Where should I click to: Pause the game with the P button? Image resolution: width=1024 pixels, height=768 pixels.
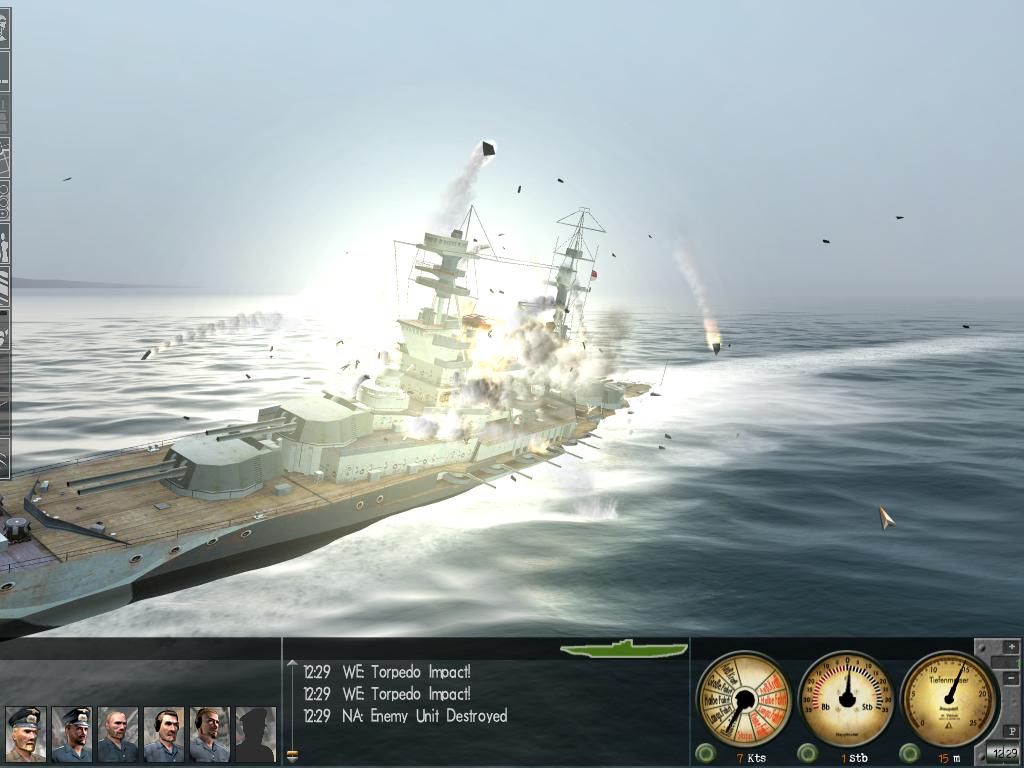[x=1010, y=732]
